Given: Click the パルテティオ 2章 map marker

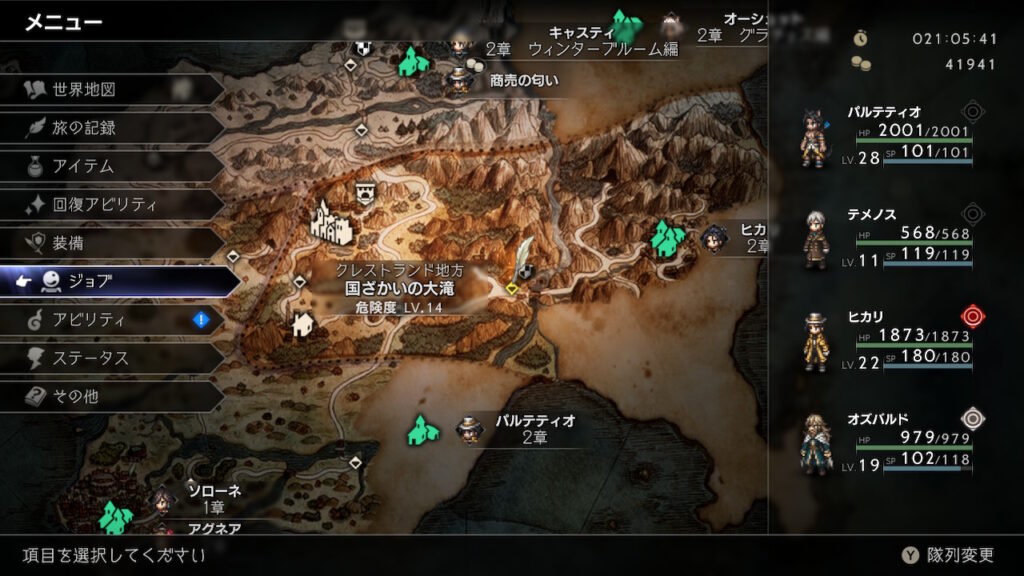Looking at the screenshot, I should pos(520,429).
